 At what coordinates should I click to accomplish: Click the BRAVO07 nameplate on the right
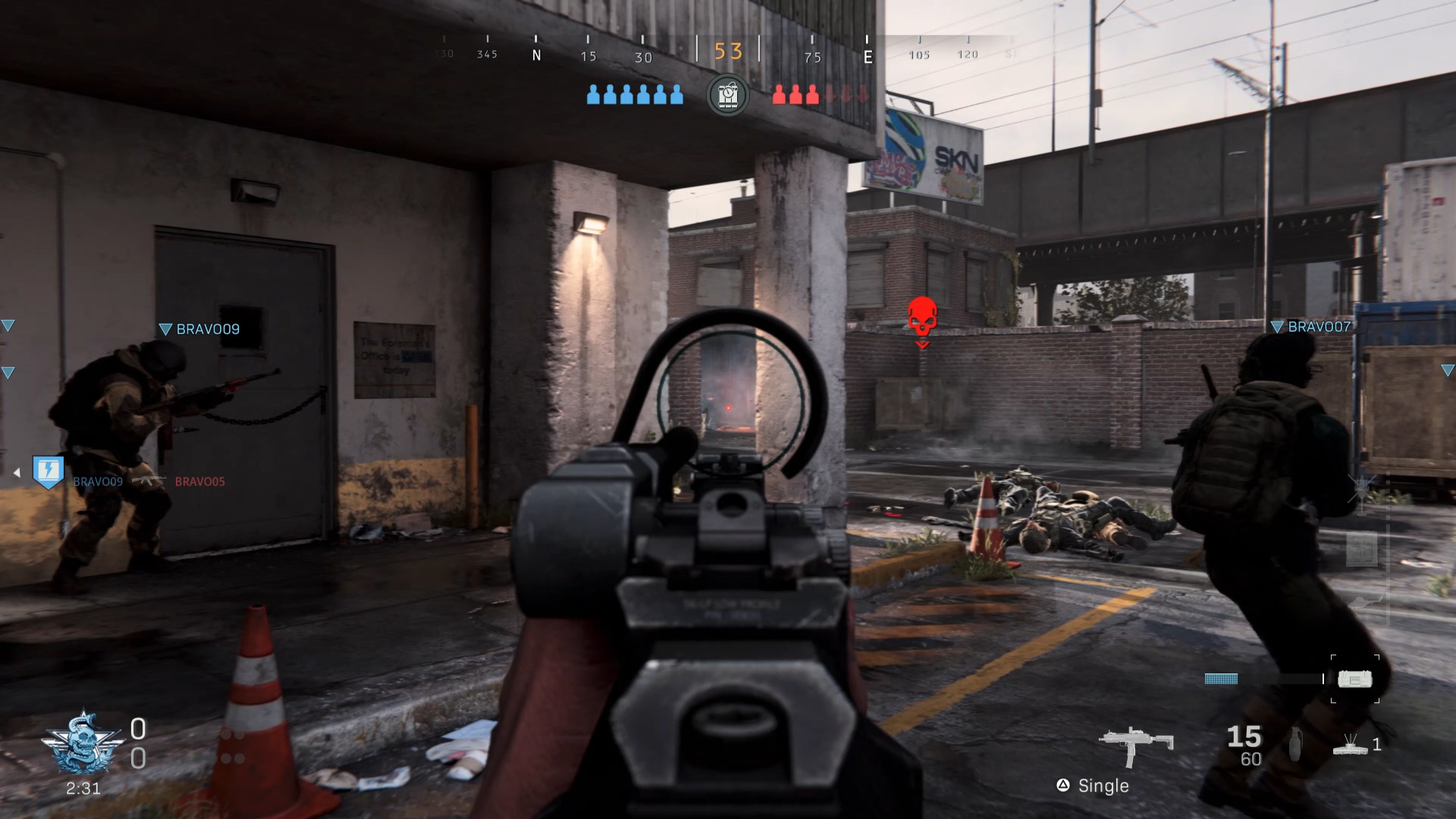(x=1318, y=327)
